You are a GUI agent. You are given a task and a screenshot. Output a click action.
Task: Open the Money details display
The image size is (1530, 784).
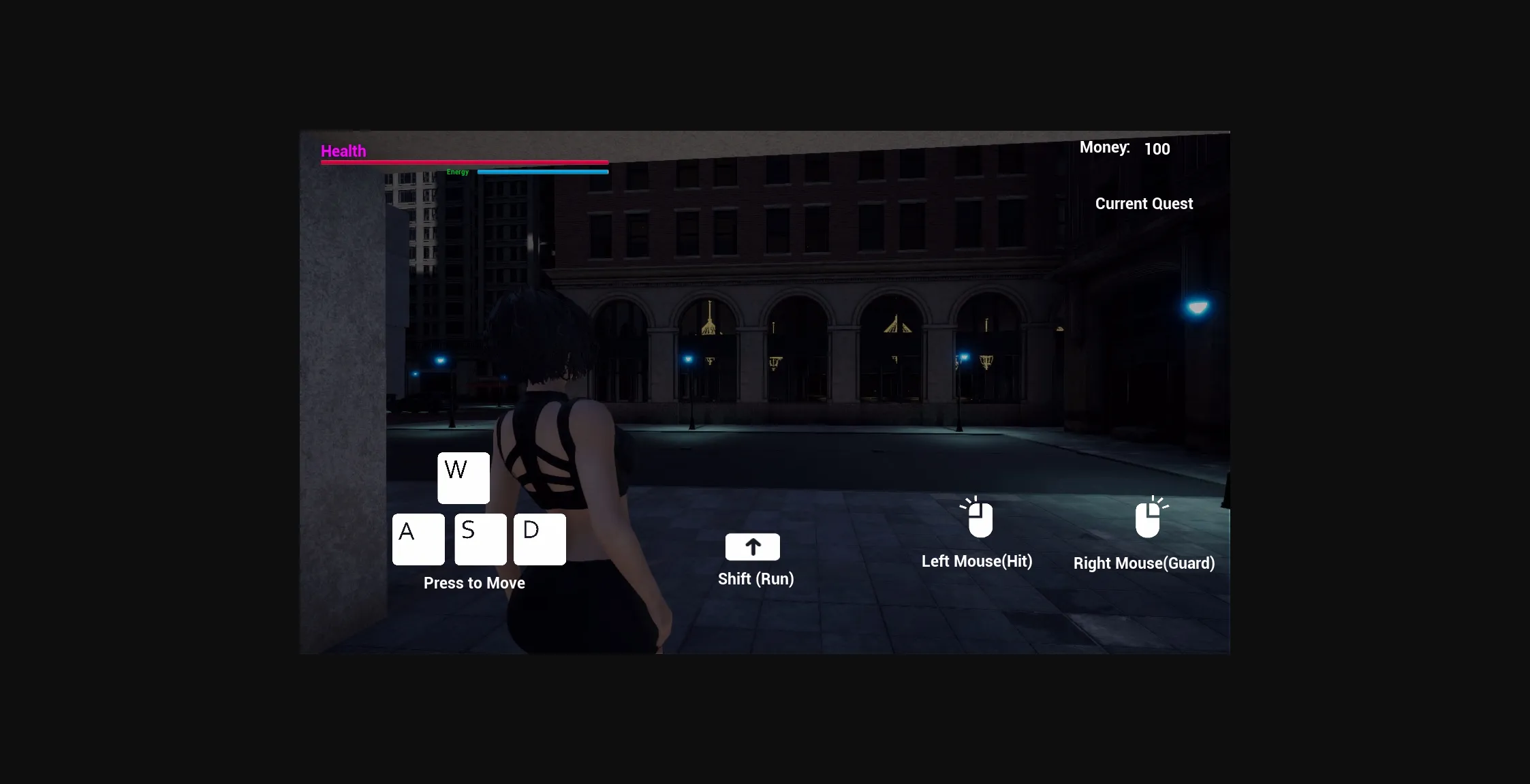1125,147
